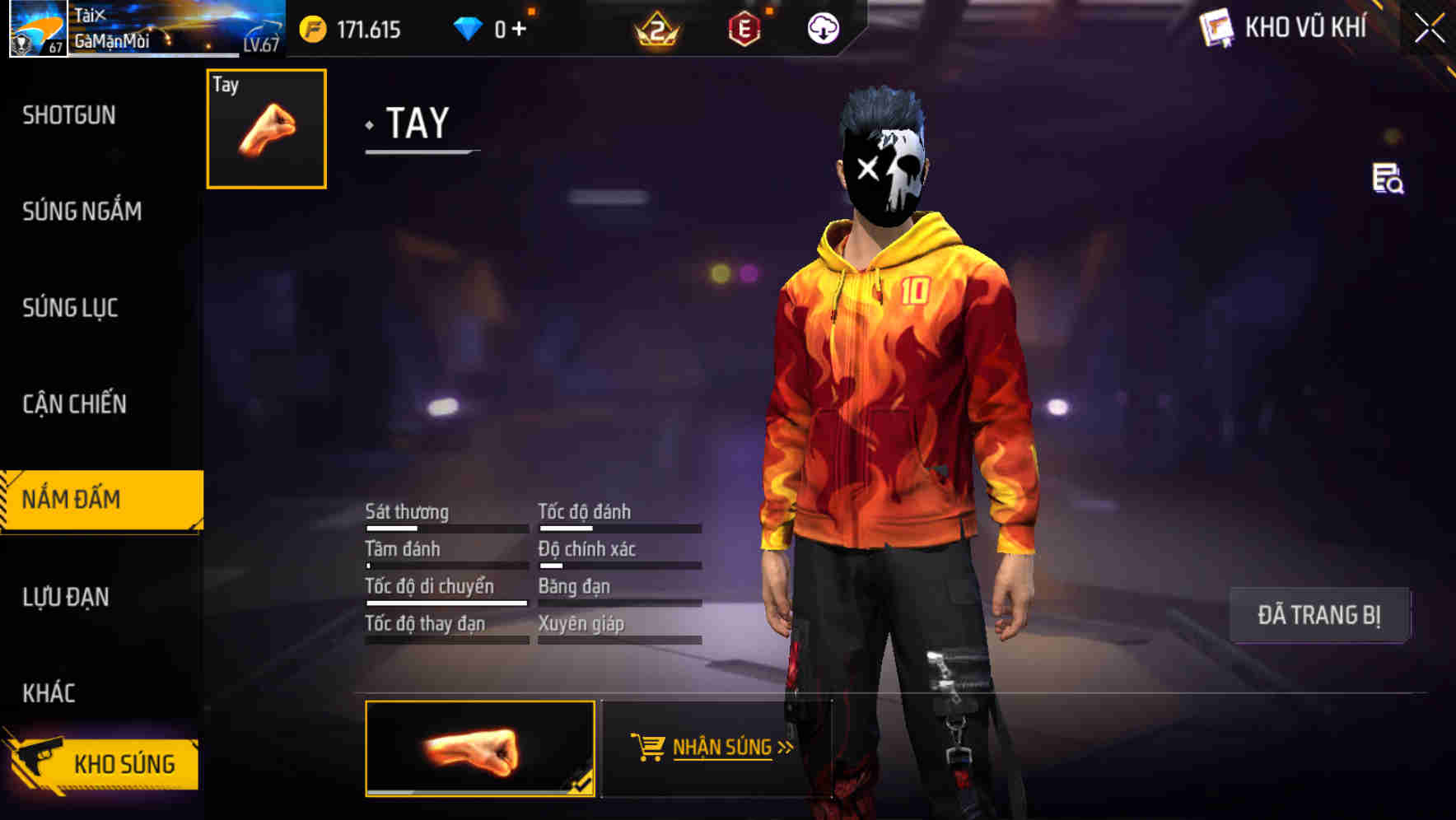Select the Tay fist thumbnail
This screenshot has width=1456, height=820.
(x=264, y=128)
